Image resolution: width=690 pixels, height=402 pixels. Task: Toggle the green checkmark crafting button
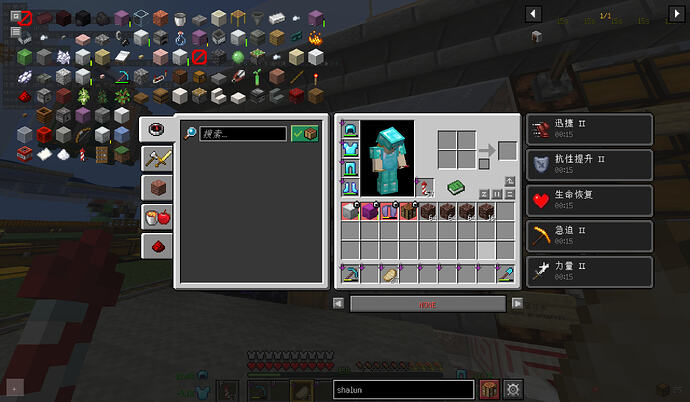tap(305, 133)
